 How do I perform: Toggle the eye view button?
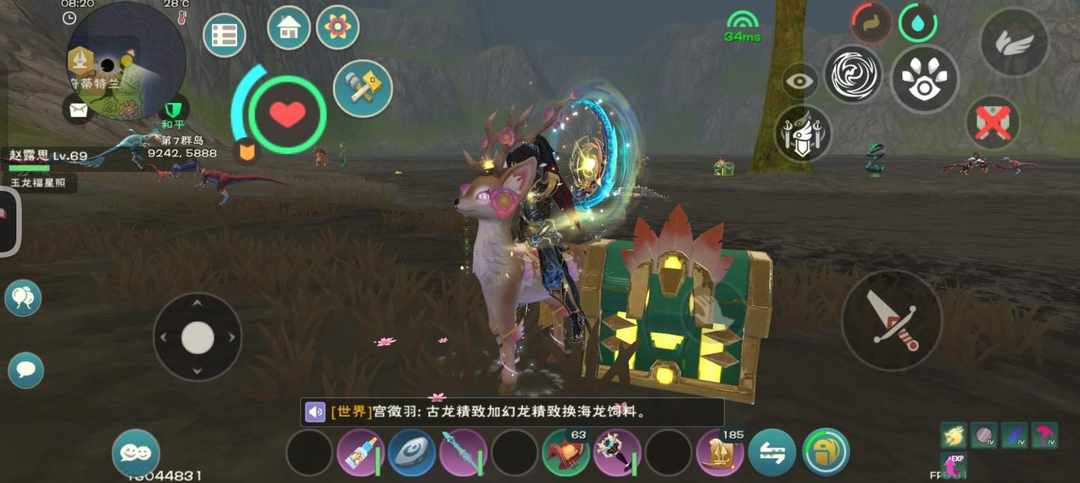800,82
